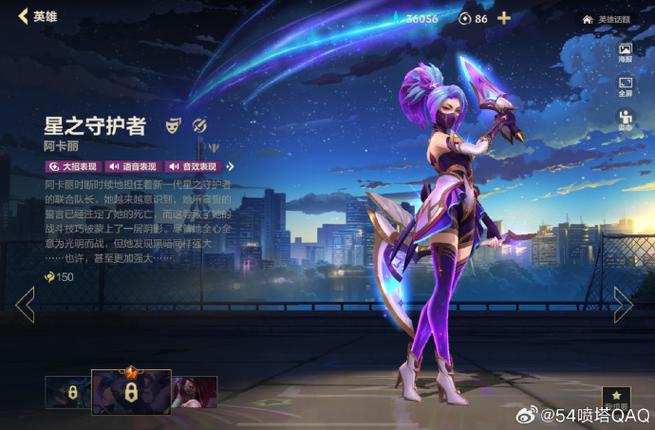View the 海报 poster of this skin

[625, 54]
